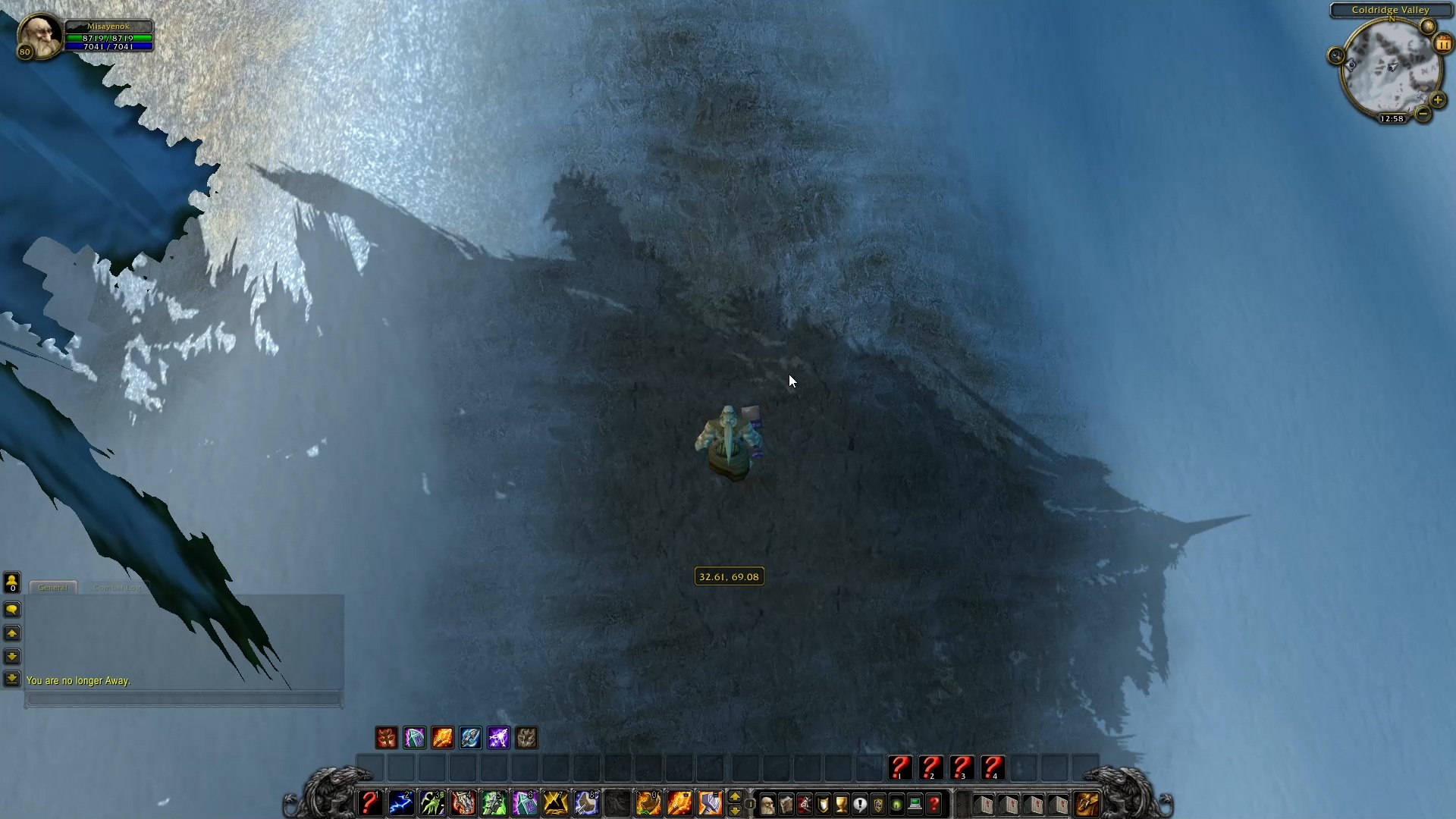Open the Spellbook from the micro menu
Image resolution: width=1456 pixels, height=819 pixels.
click(x=786, y=805)
